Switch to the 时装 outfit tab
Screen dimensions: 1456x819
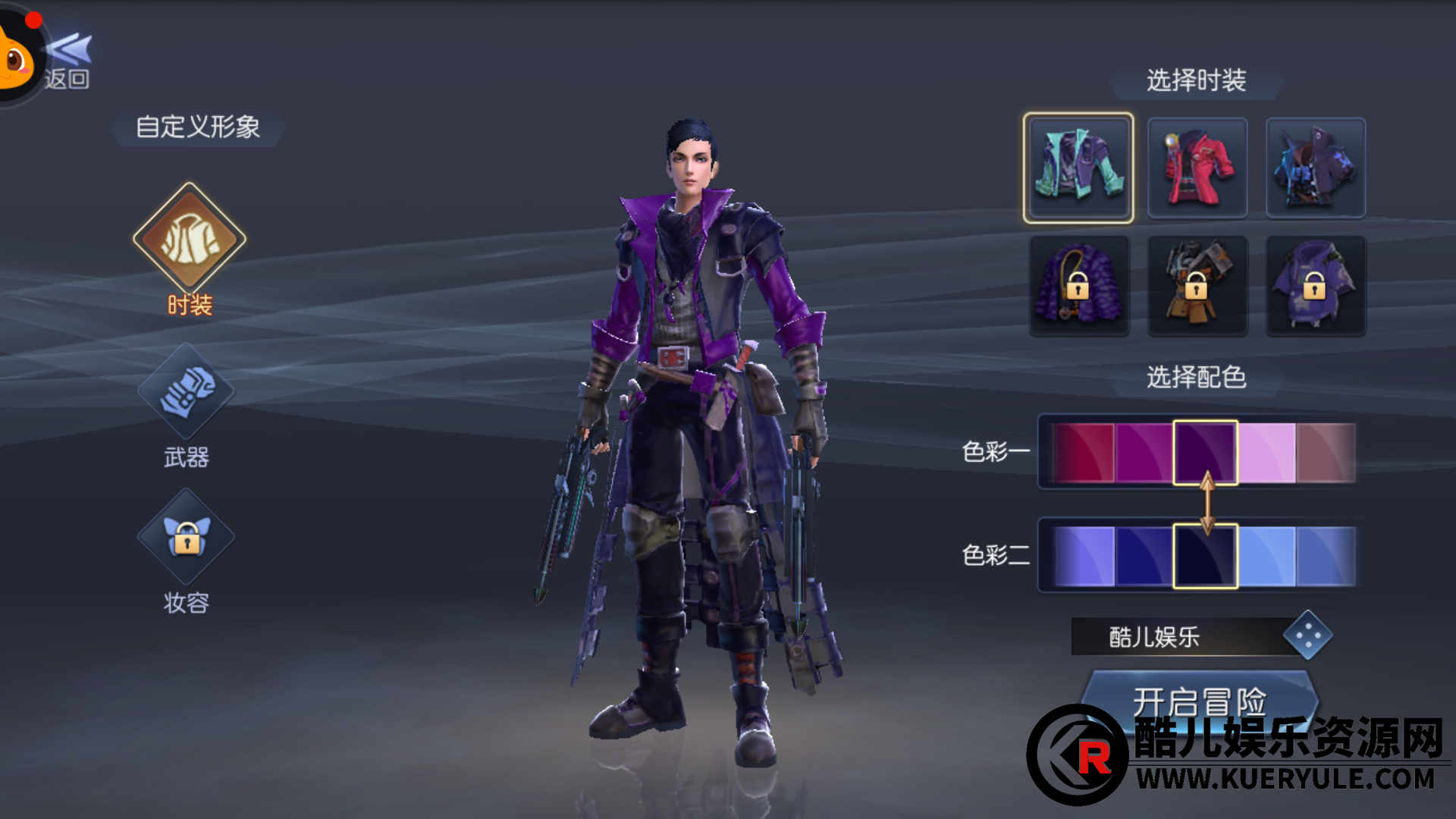point(190,240)
